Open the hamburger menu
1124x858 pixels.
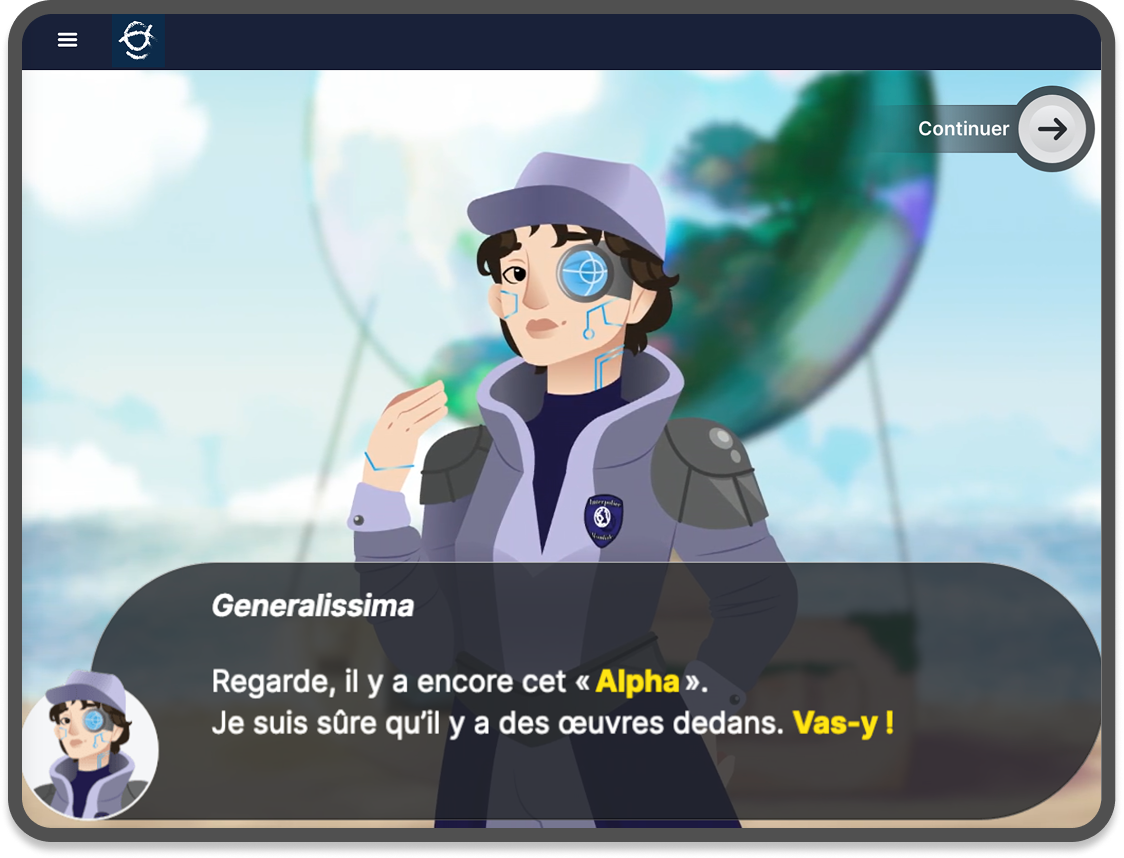click(67, 40)
